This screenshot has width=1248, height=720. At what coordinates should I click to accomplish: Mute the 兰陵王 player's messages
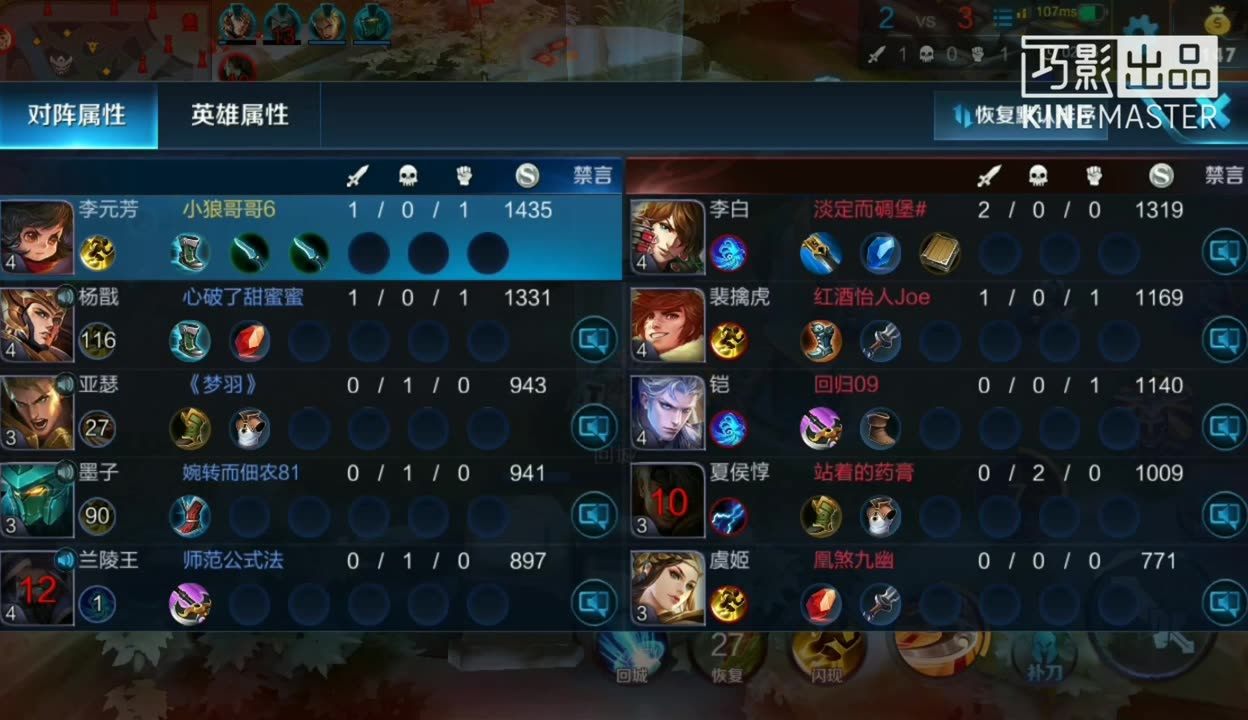coord(594,603)
